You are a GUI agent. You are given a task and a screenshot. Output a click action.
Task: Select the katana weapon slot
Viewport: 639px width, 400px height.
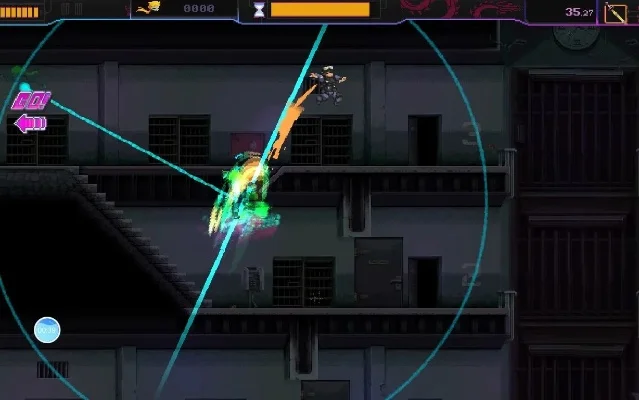[x=617, y=12]
